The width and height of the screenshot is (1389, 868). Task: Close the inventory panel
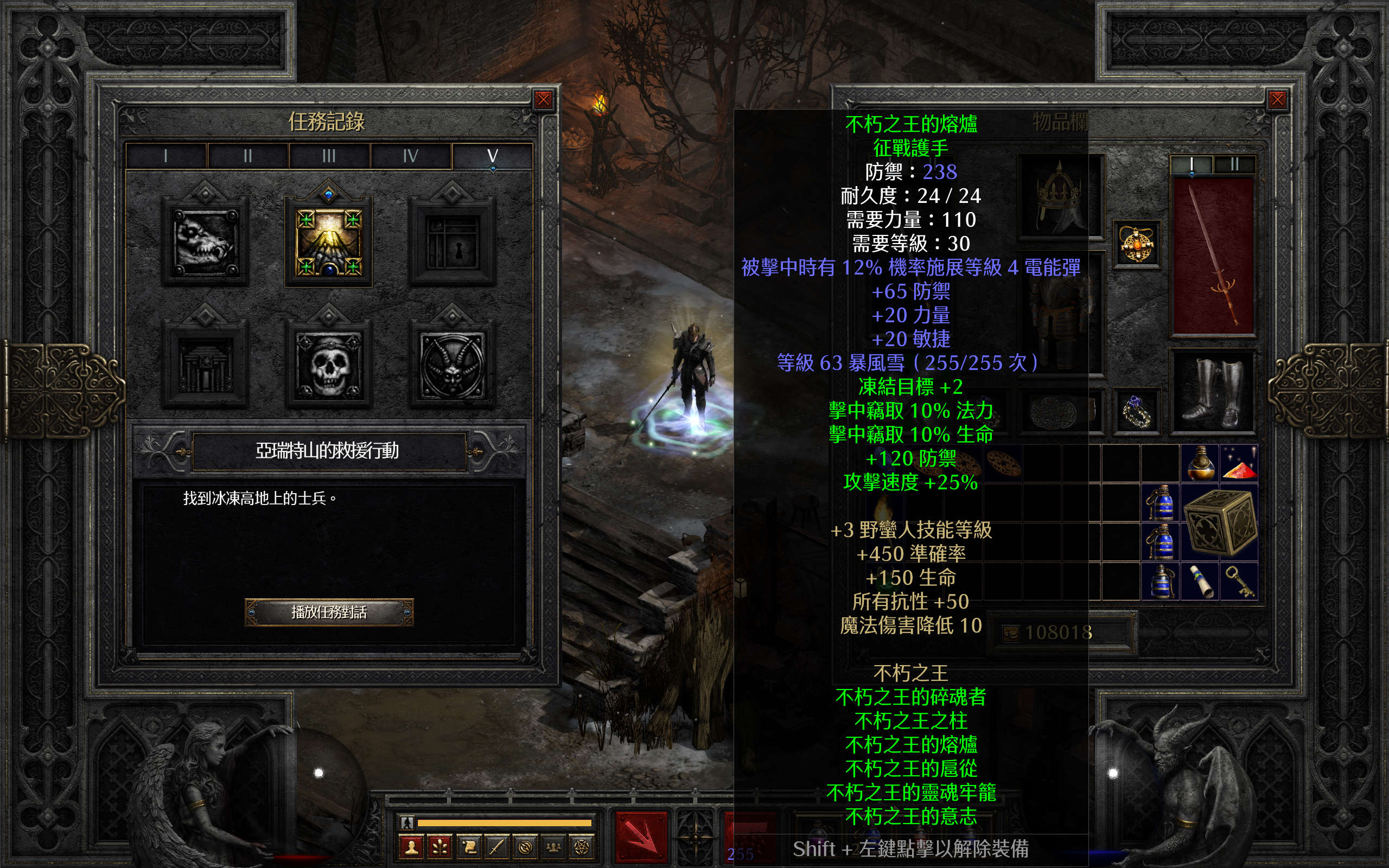1277,100
